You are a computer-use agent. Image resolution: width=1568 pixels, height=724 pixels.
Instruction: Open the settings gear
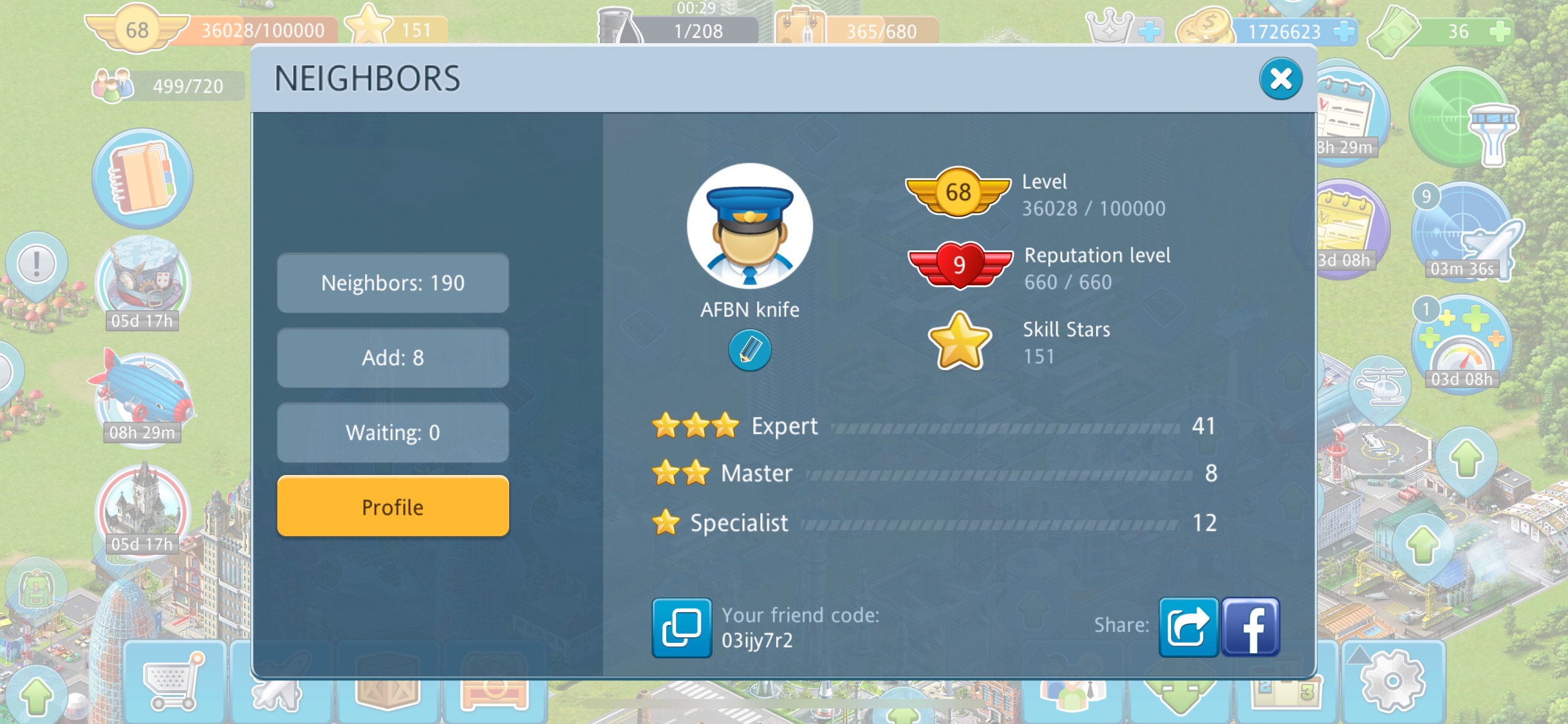pyautogui.click(x=1392, y=681)
